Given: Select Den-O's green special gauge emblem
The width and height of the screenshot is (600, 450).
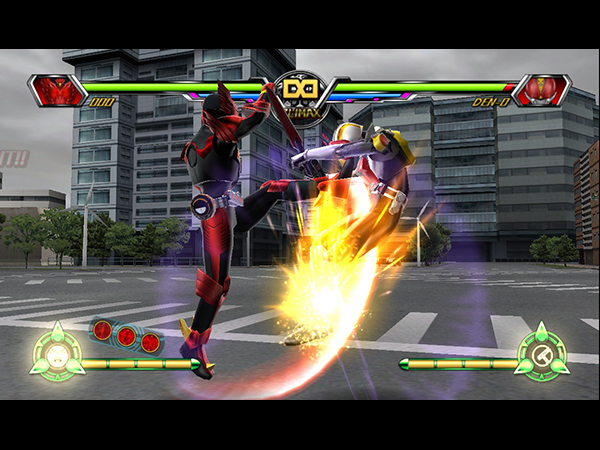Looking at the screenshot, I should point(543,352).
